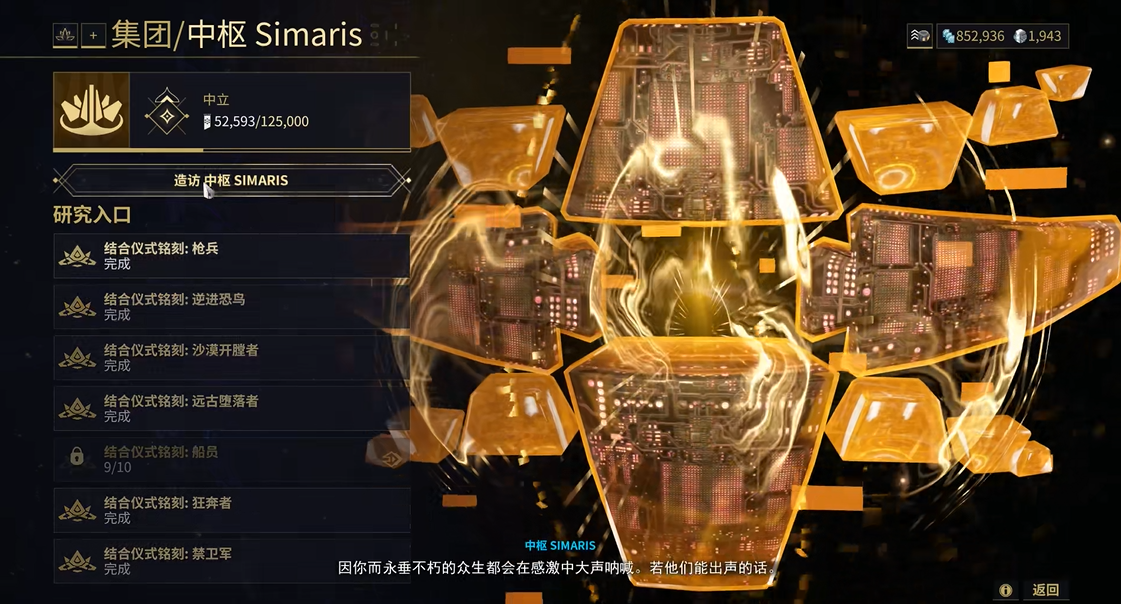Choose the 沙漠开膛者 research entry
The image size is (1121, 604).
(x=231, y=358)
